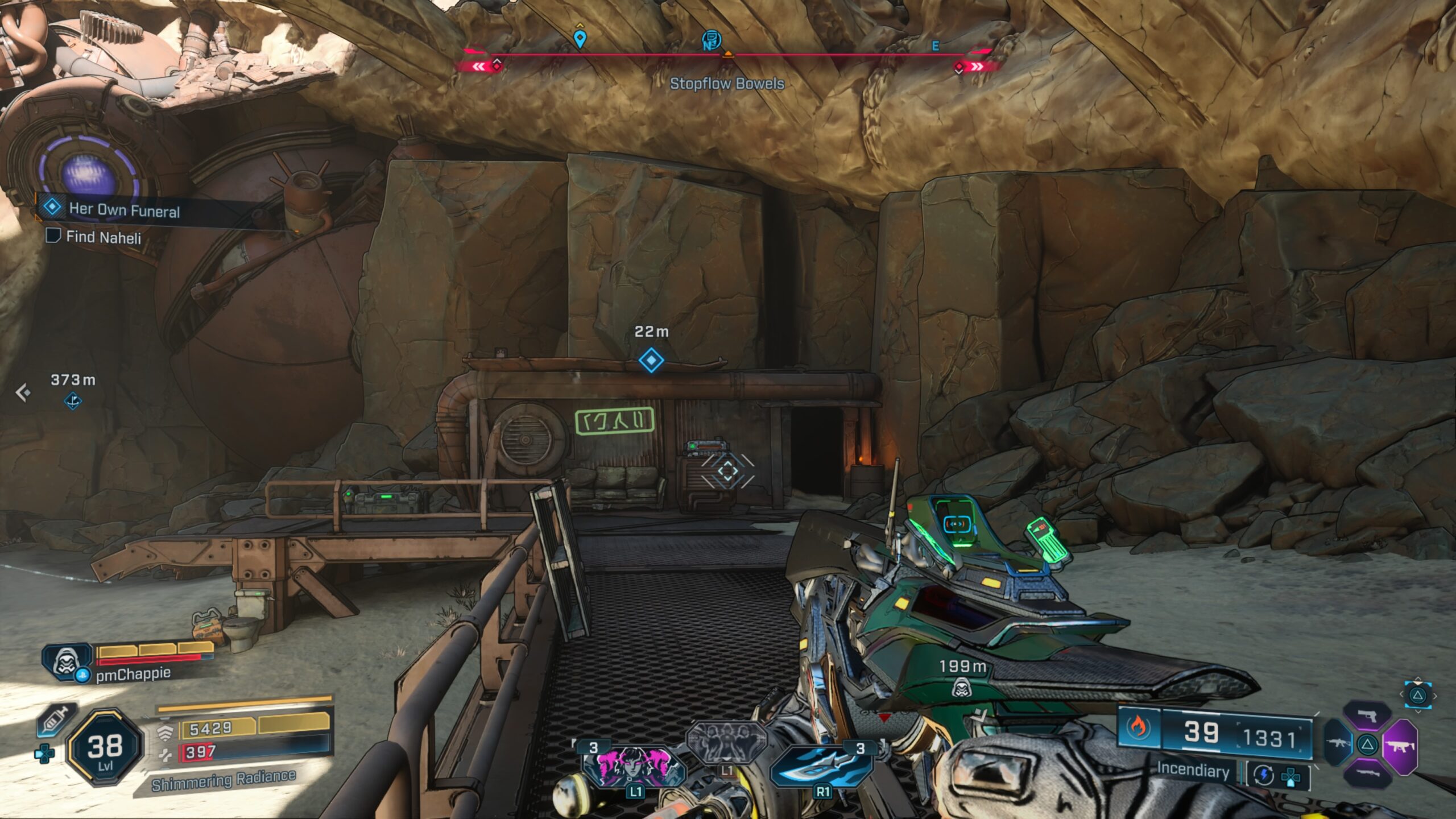Toggle the ammo regen lightning indicator

coord(1264,776)
